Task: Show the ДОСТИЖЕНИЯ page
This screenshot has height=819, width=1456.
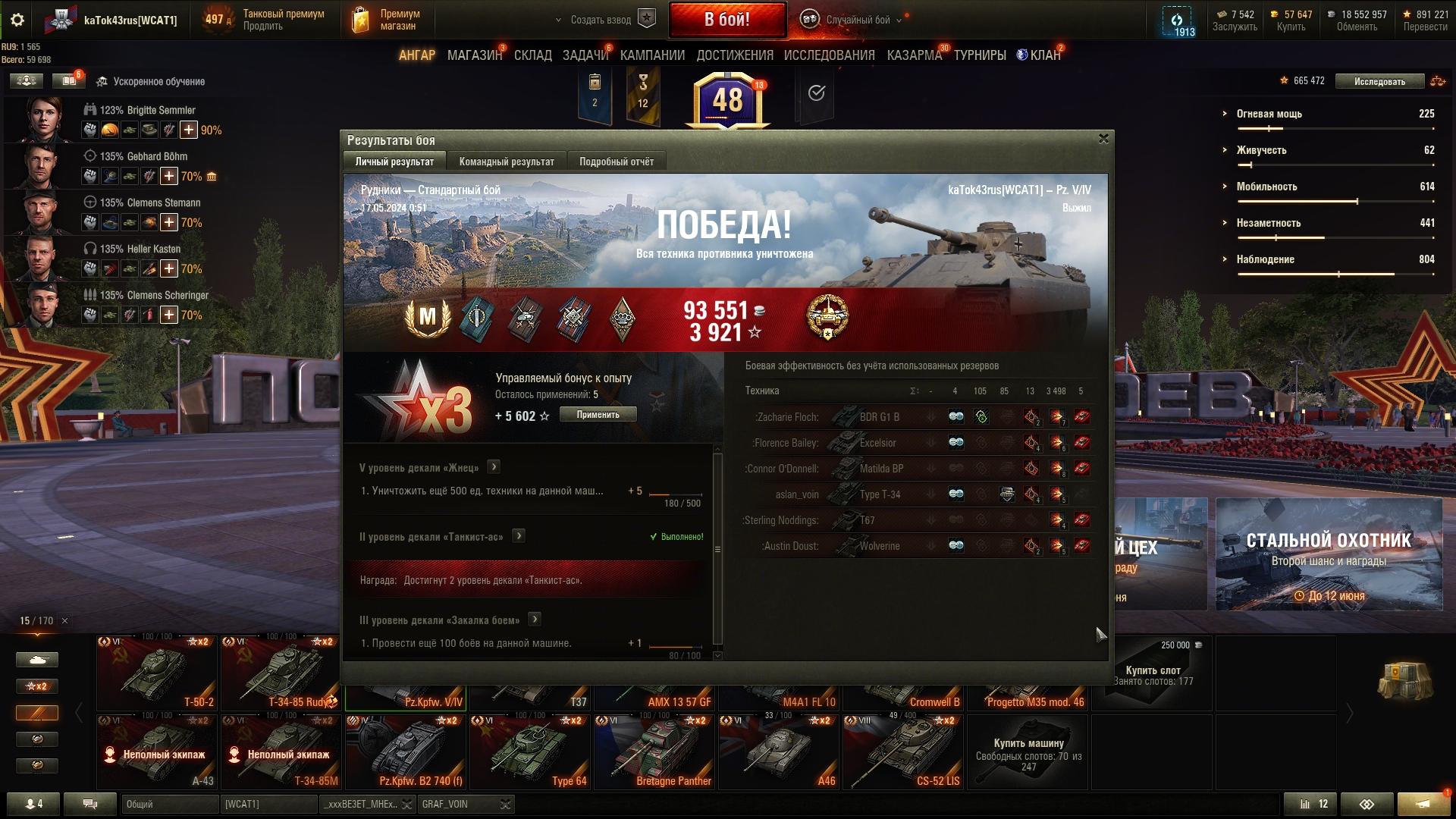Action: click(734, 55)
